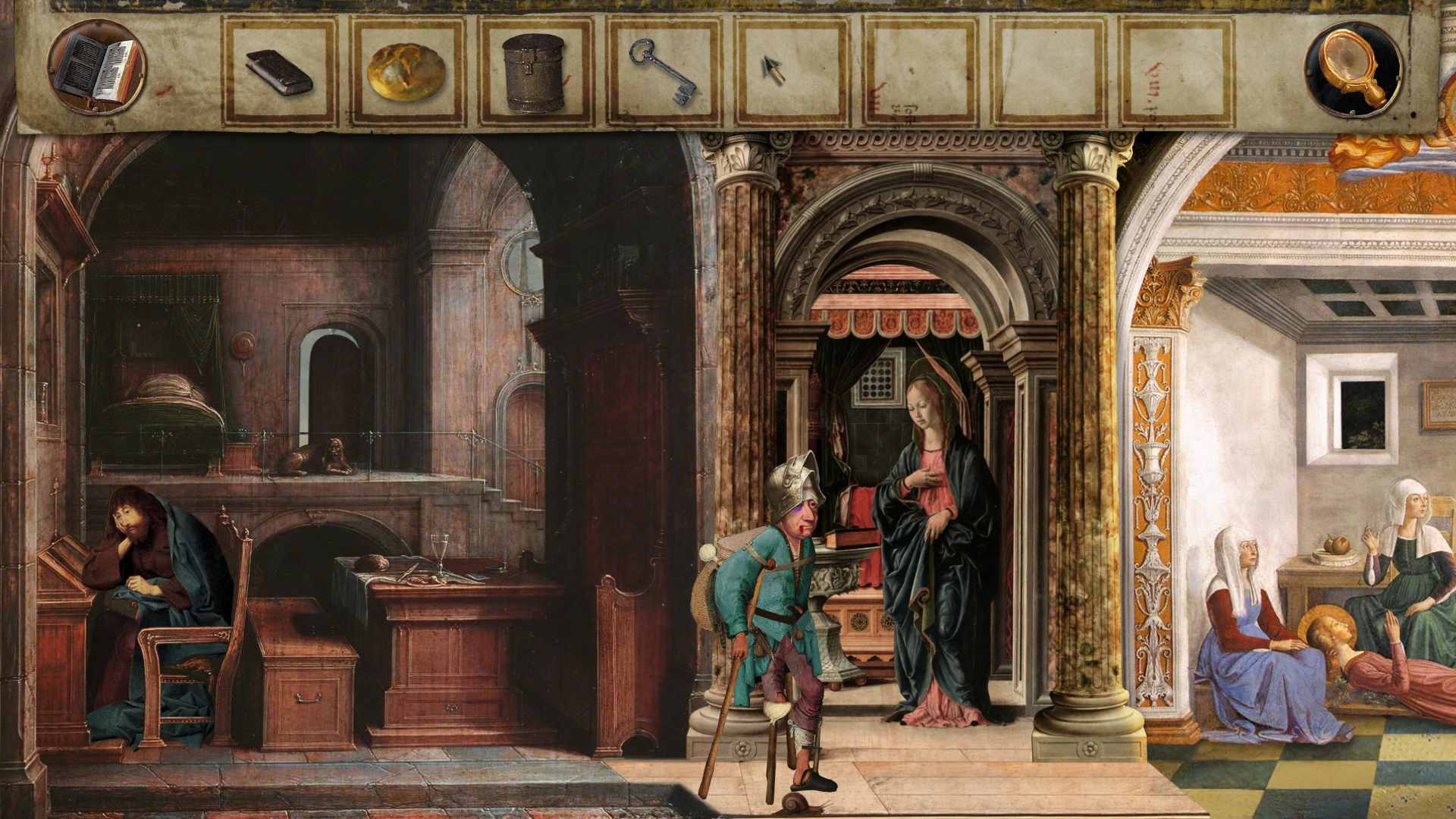Pick the bread loaf from inventory
This screenshot has height=819, width=1456.
pyautogui.click(x=406, y=72)
